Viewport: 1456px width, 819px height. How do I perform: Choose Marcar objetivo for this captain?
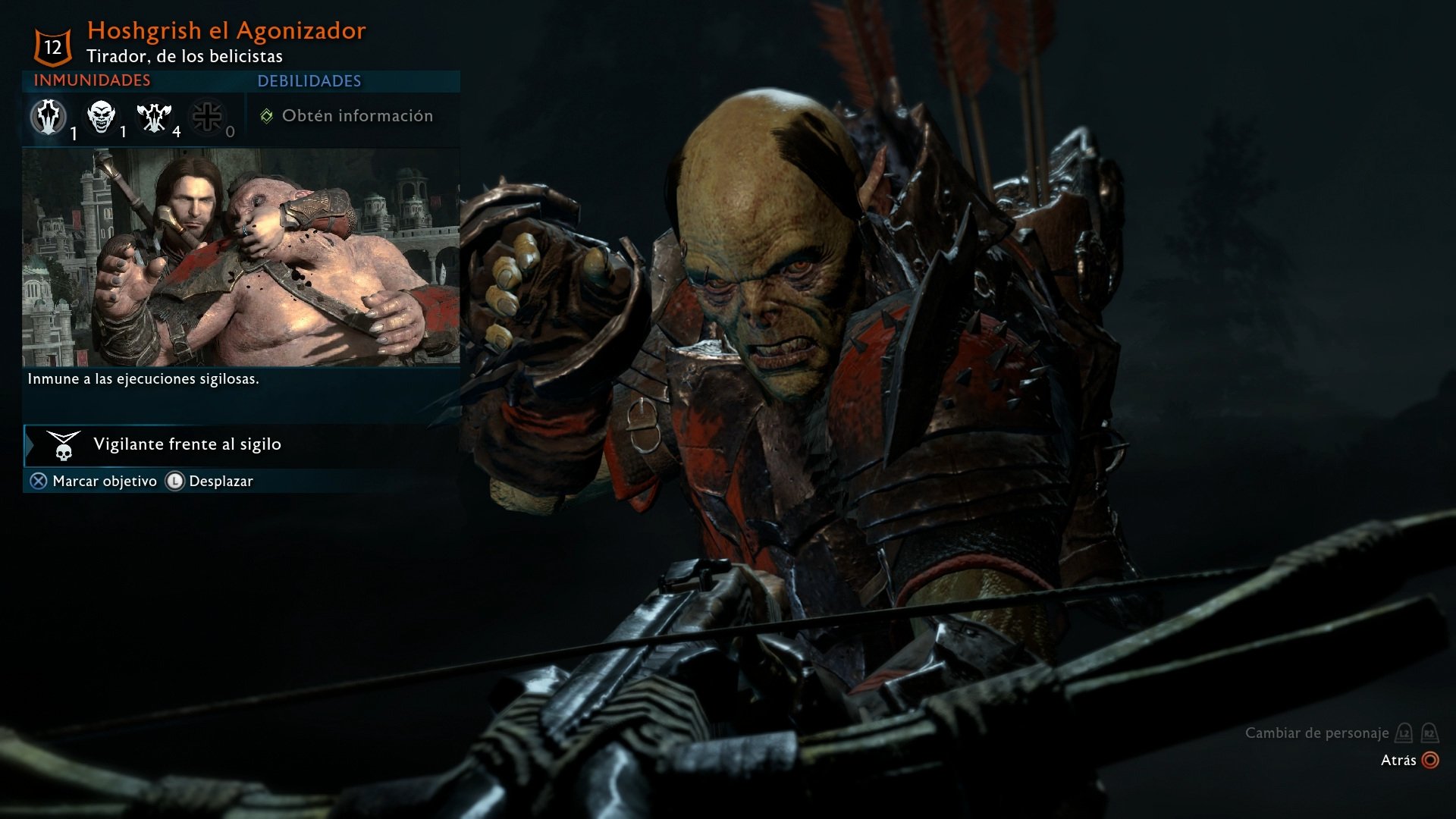[x=93, y=482]
